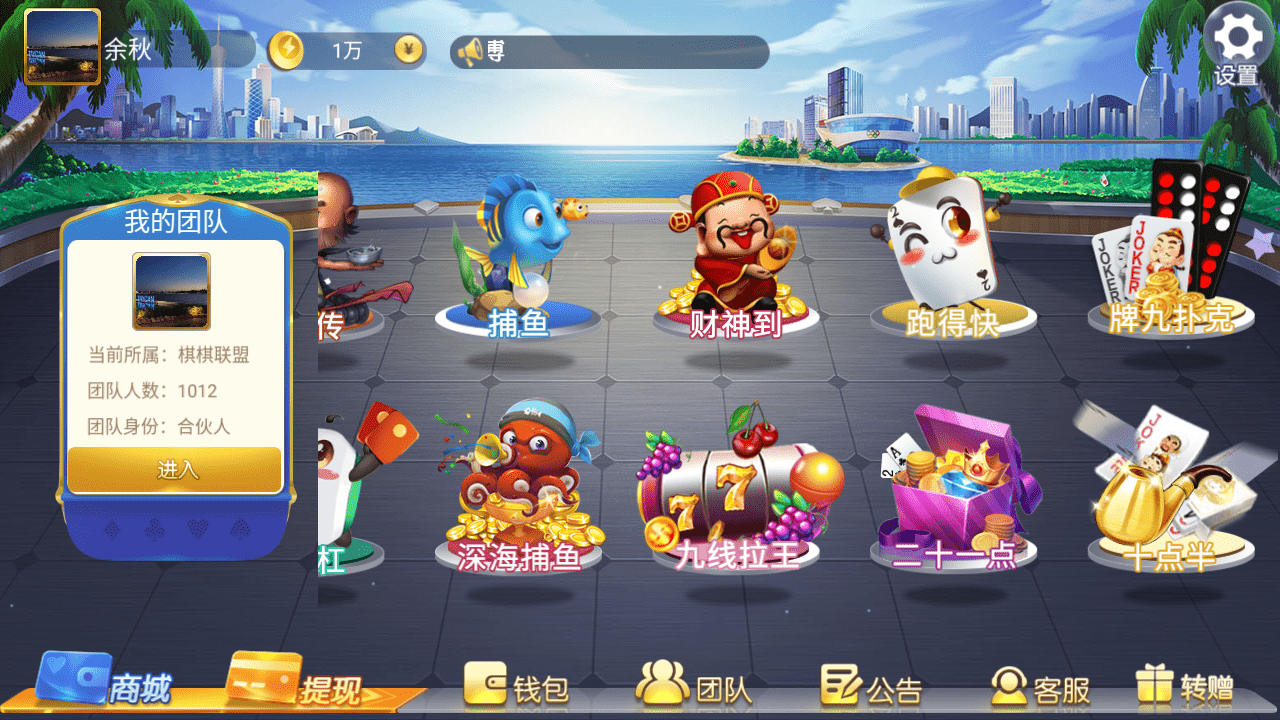Launch the 捕鱼 fishing game
This screenshot has width=1280, height=720.
click(x=518, y=260)
